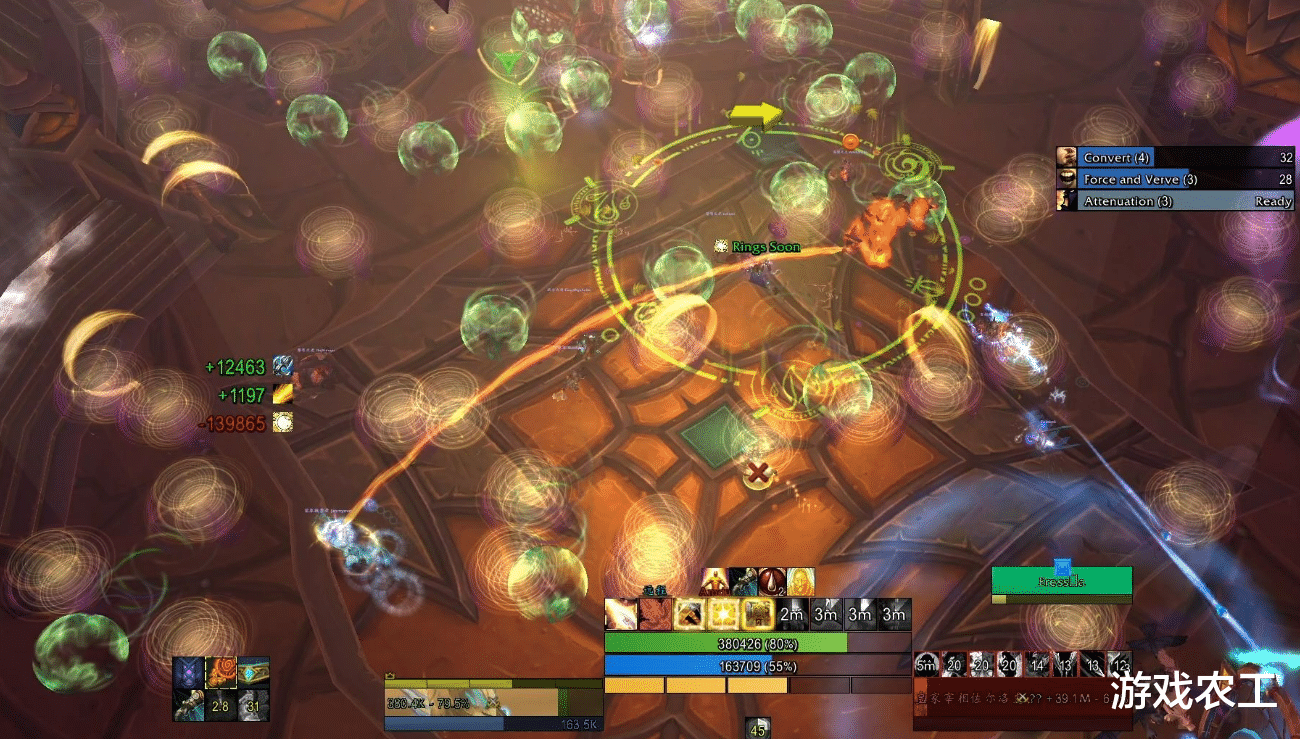Click the purple-gem dark armor icon

188,672
